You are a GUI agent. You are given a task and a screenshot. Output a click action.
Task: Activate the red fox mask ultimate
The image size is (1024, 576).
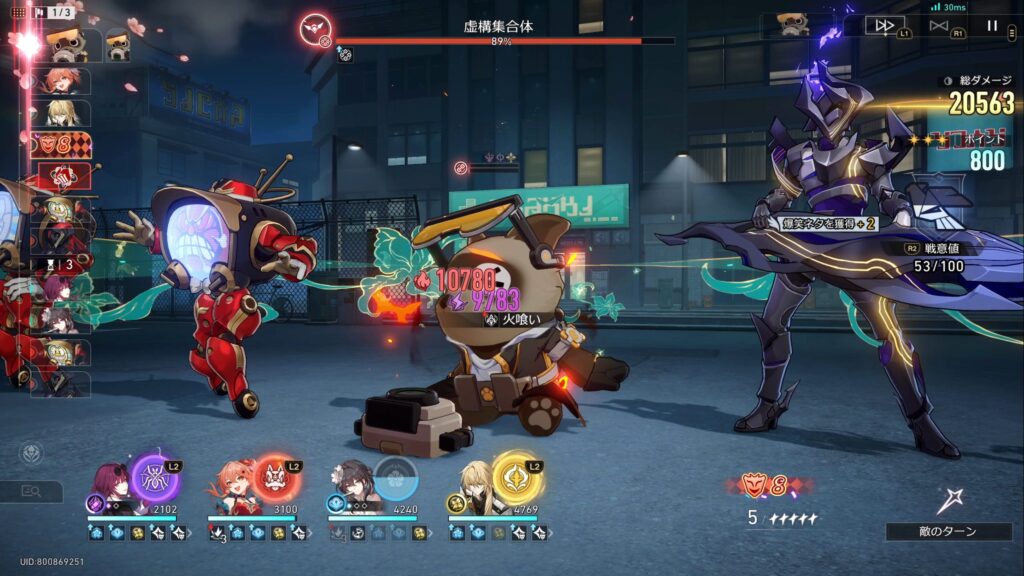(x=276, y=478)
